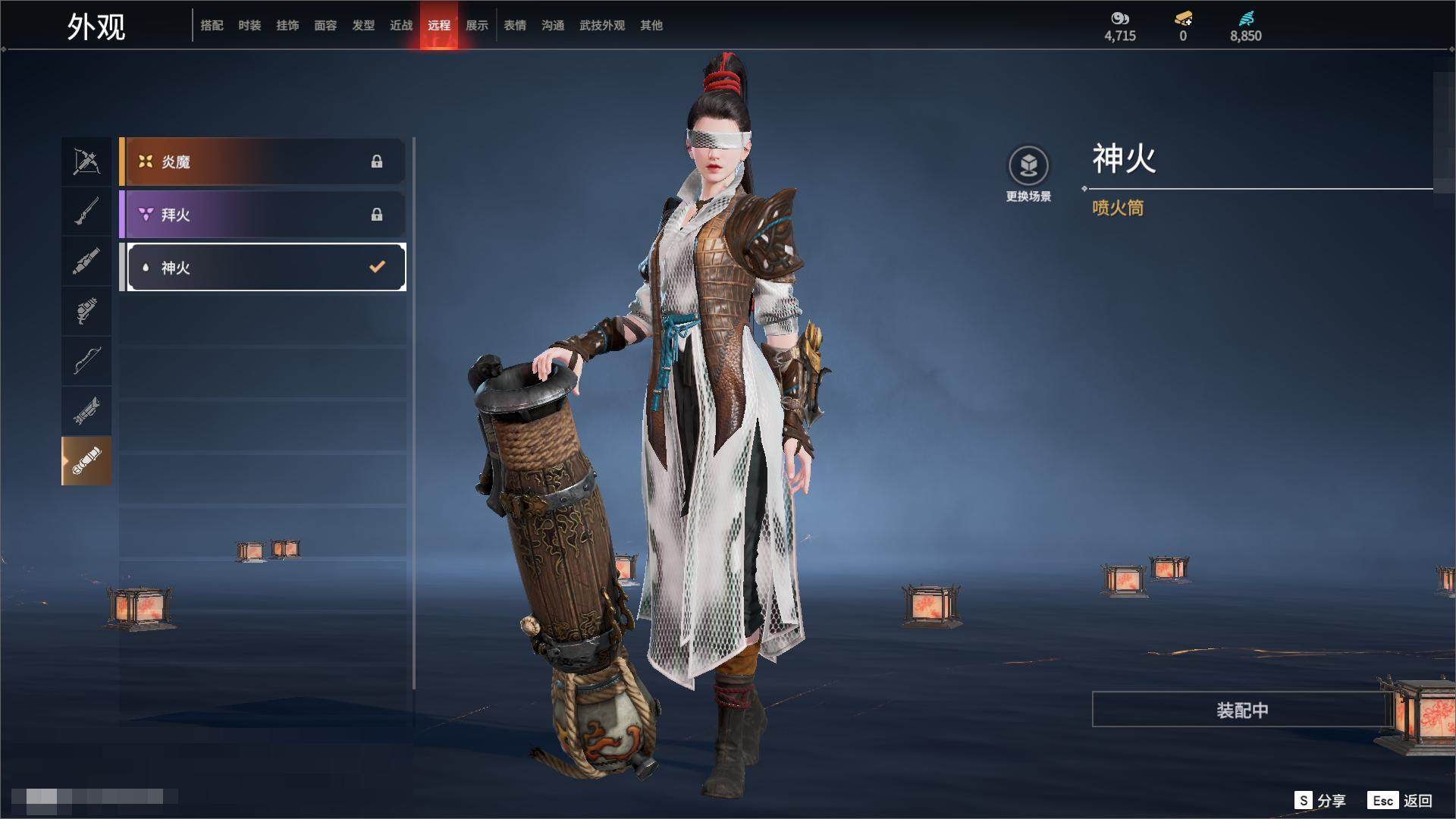
Task: Switch to the 近战 melee tab
Action: 401,25
